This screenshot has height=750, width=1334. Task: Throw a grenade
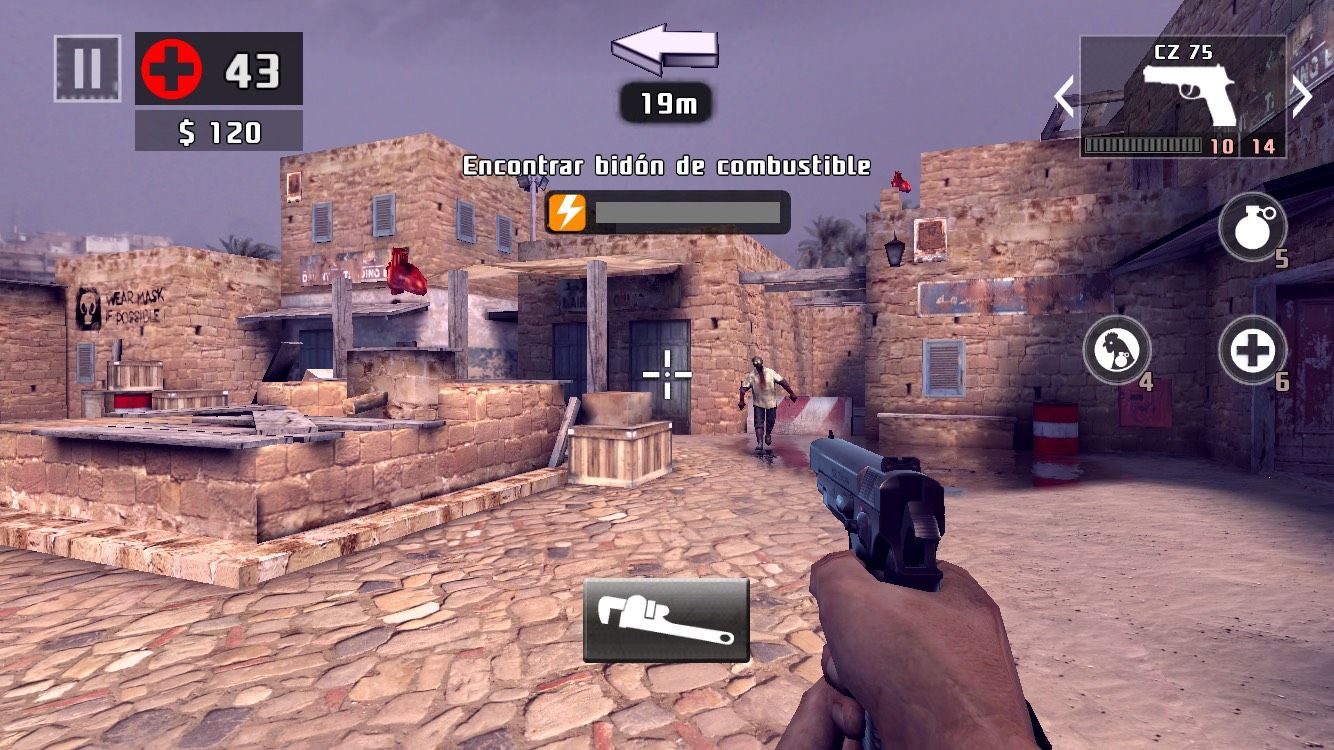click(1252, 226)
